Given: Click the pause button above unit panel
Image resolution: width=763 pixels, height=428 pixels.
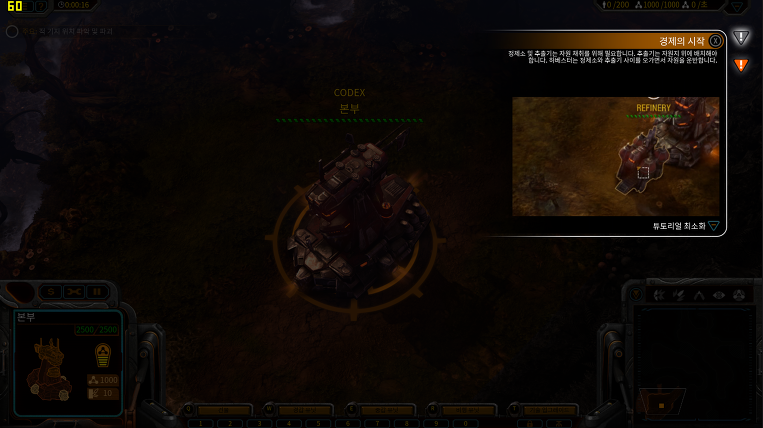Looking at the screenshot, I should tap(97, 292).
